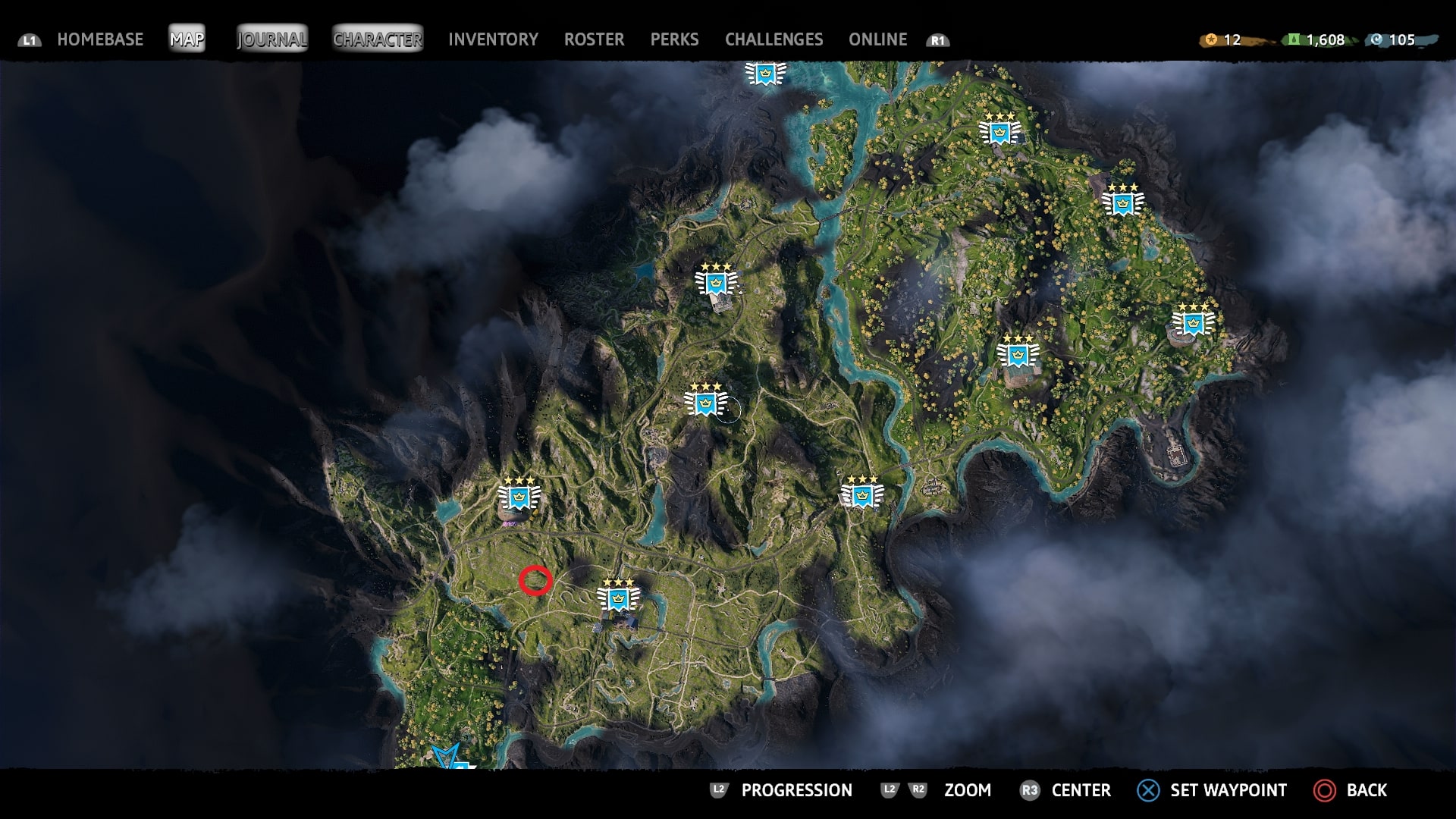This screenshot has width=1456, height=819.
Task: Switch to the PERKS tab
Action: [675, 39]
